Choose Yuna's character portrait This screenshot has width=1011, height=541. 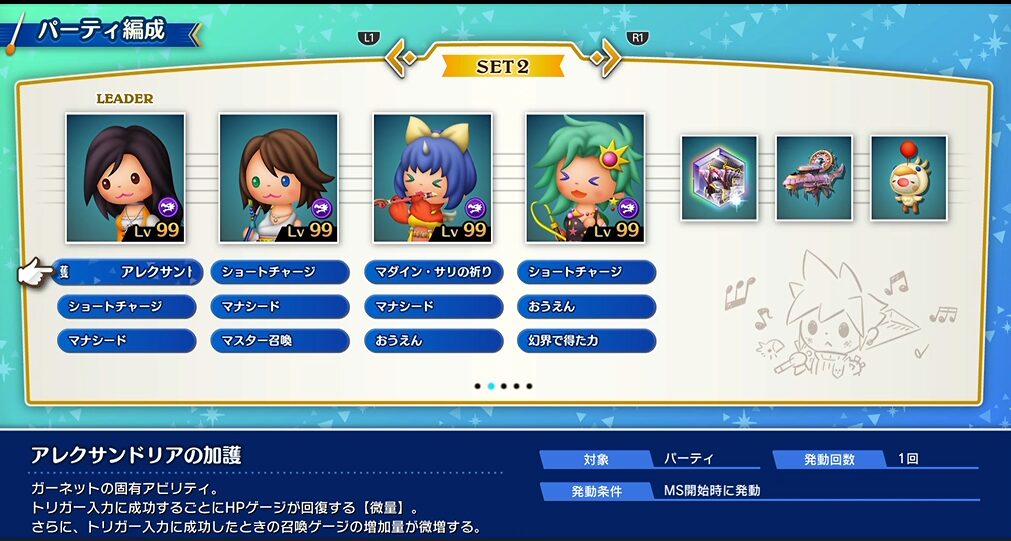(279, 178)
